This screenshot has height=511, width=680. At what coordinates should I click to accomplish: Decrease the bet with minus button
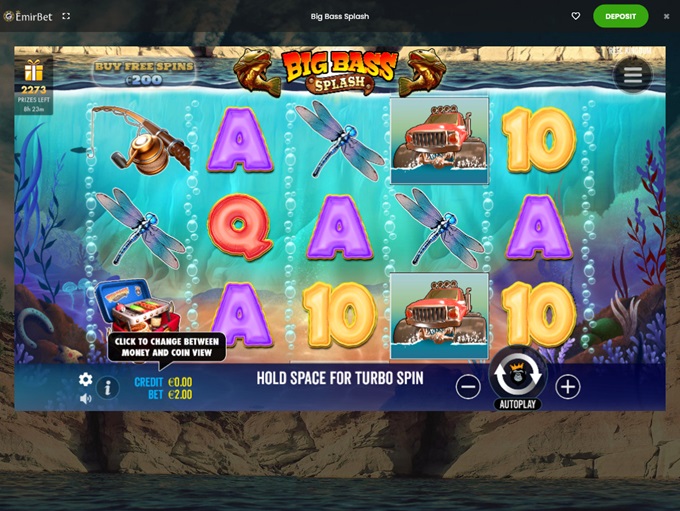[468, 386]
